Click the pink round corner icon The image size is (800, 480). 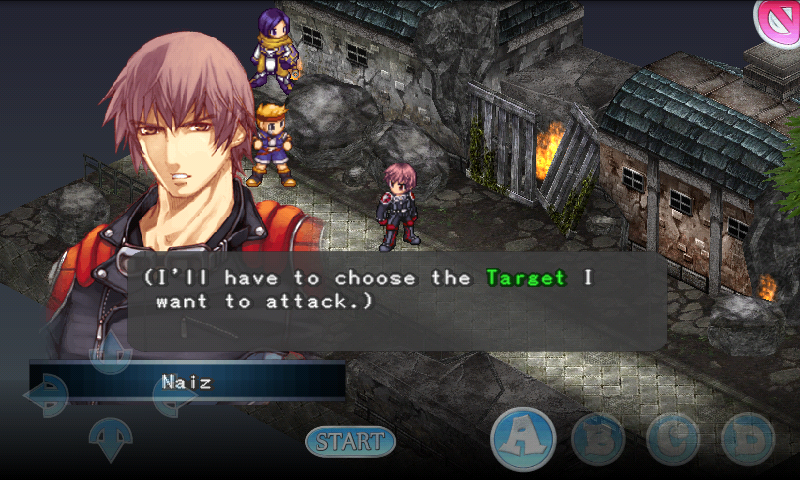[778, 20]
